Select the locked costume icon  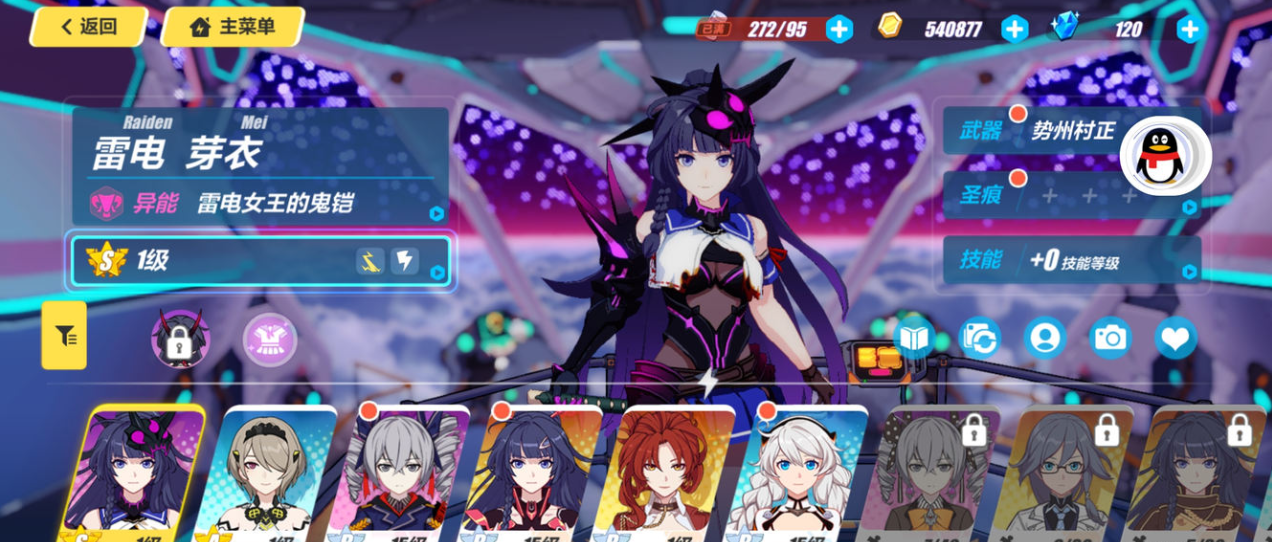pos(180,339)
